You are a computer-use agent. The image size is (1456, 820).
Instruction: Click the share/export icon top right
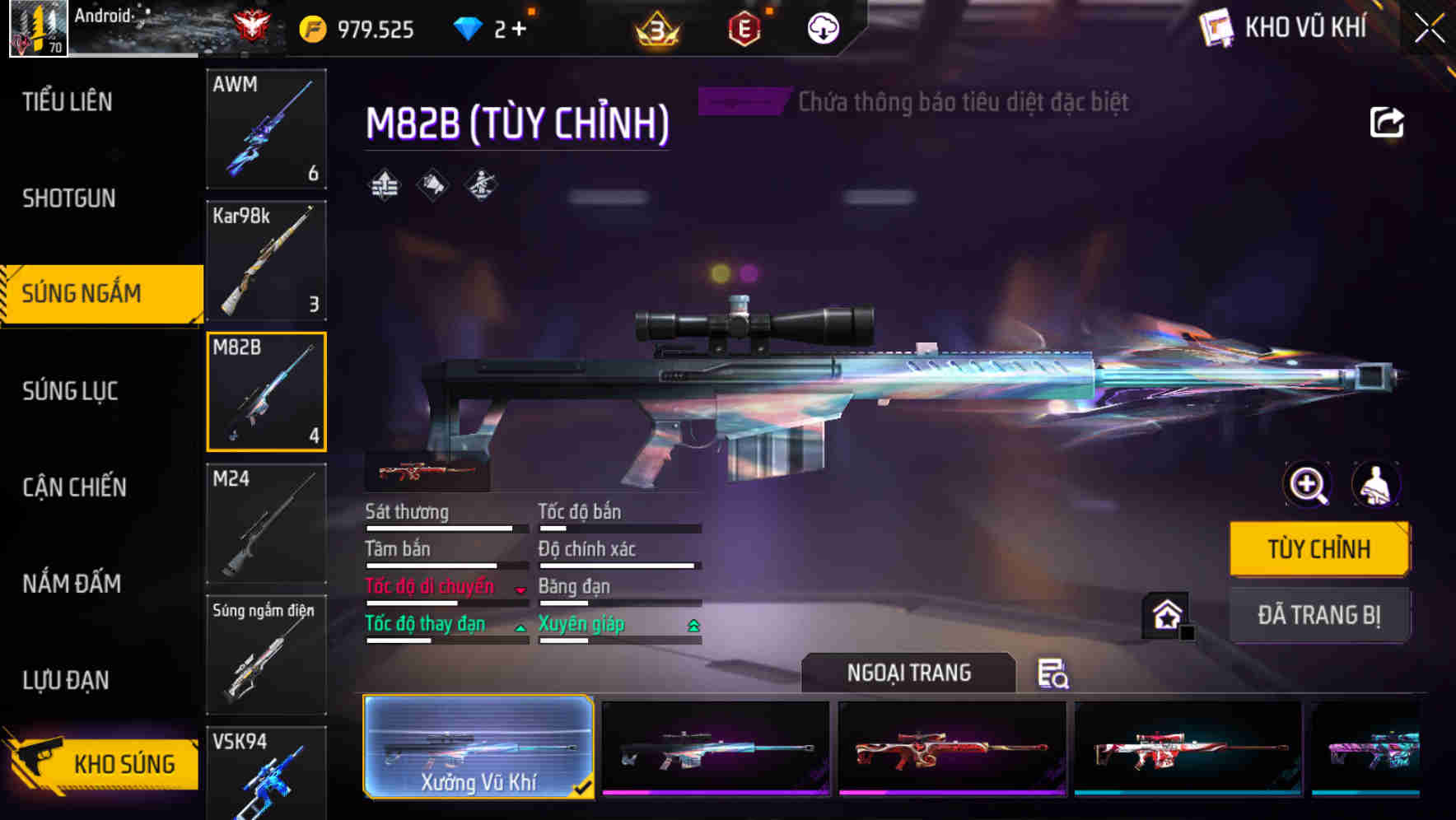[1387, 121]
